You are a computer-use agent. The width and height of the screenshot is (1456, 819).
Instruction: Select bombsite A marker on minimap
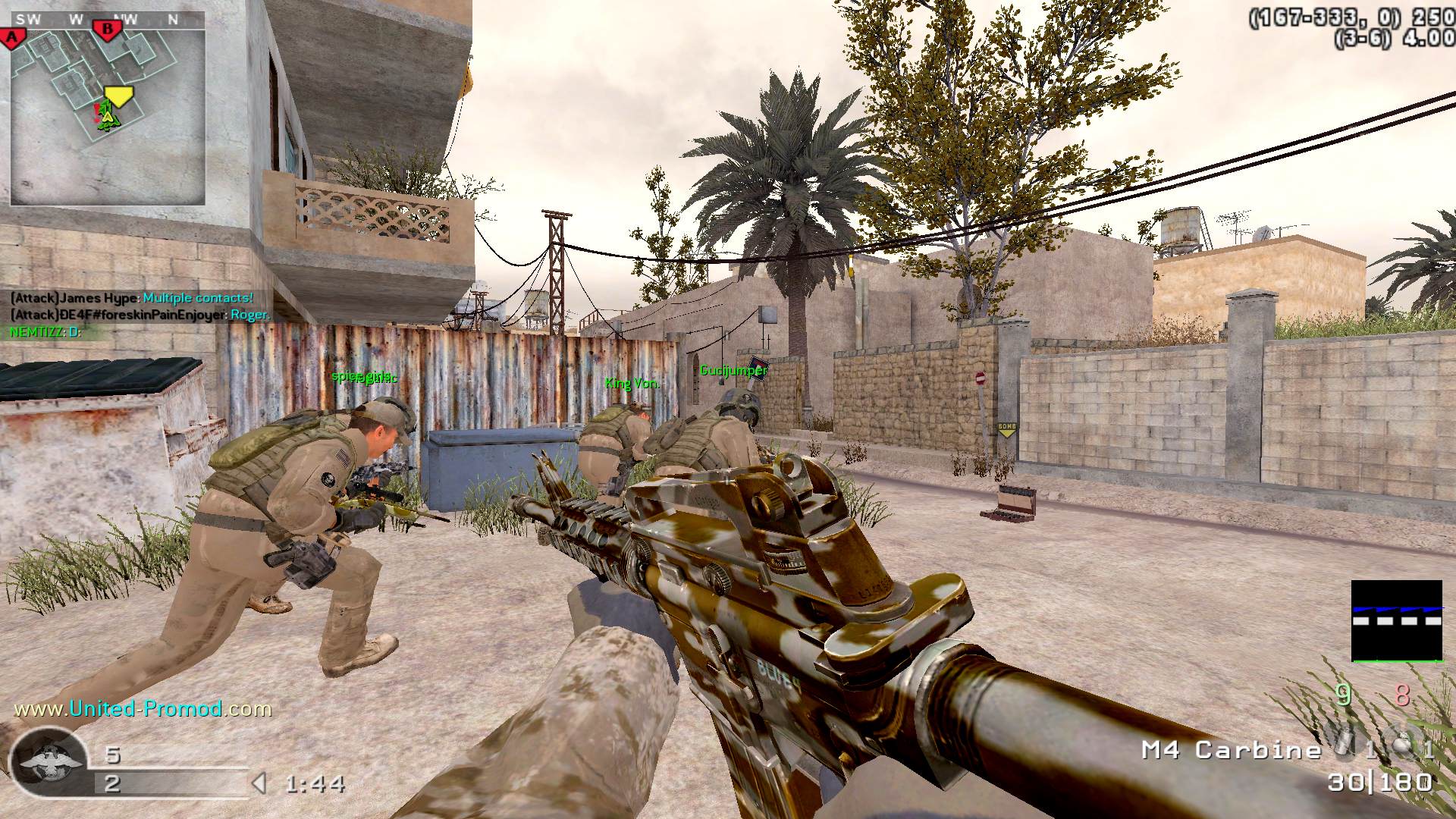tap(11, 37)
